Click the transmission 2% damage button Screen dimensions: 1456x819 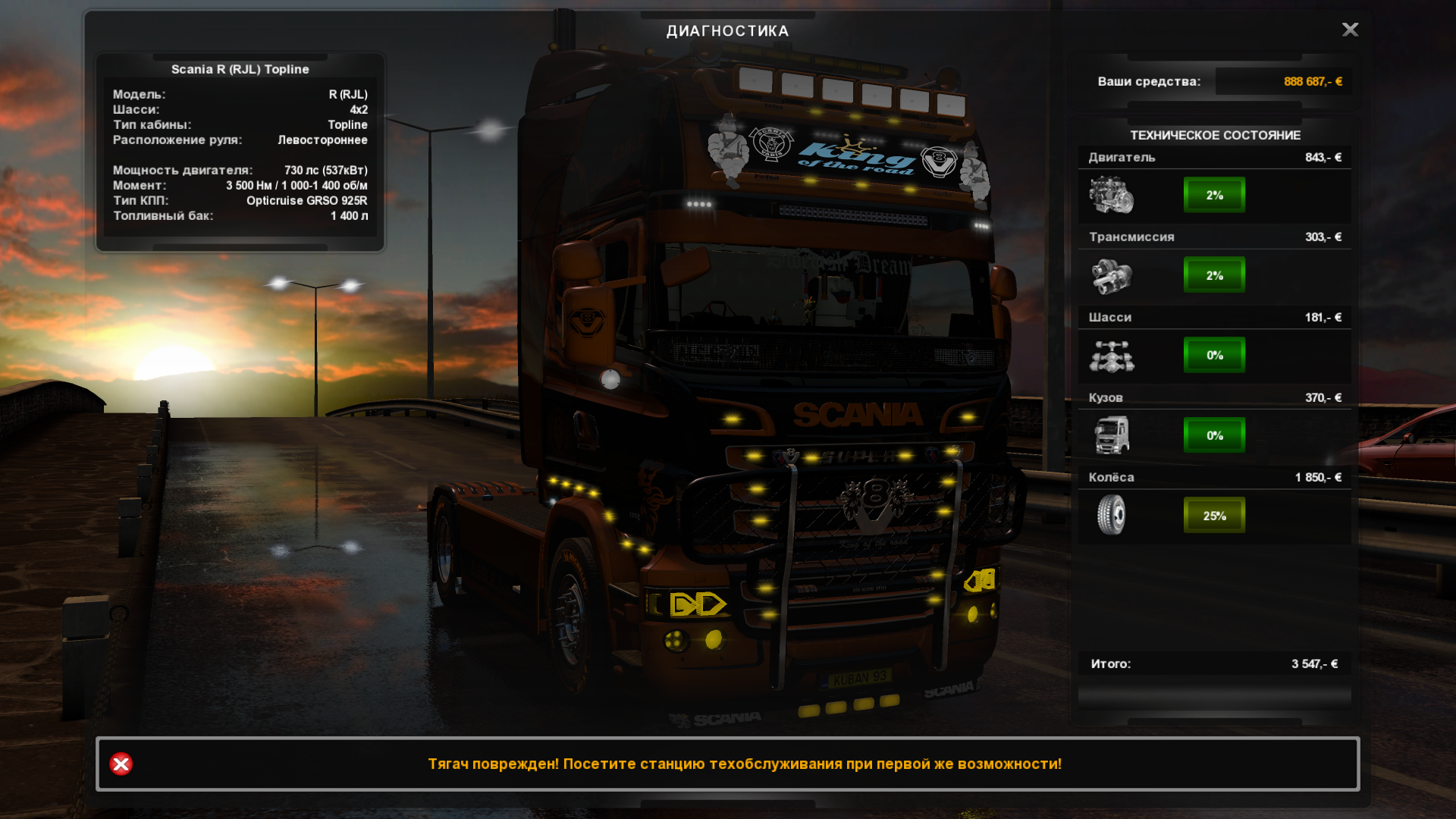click(x=1214, y=275)
